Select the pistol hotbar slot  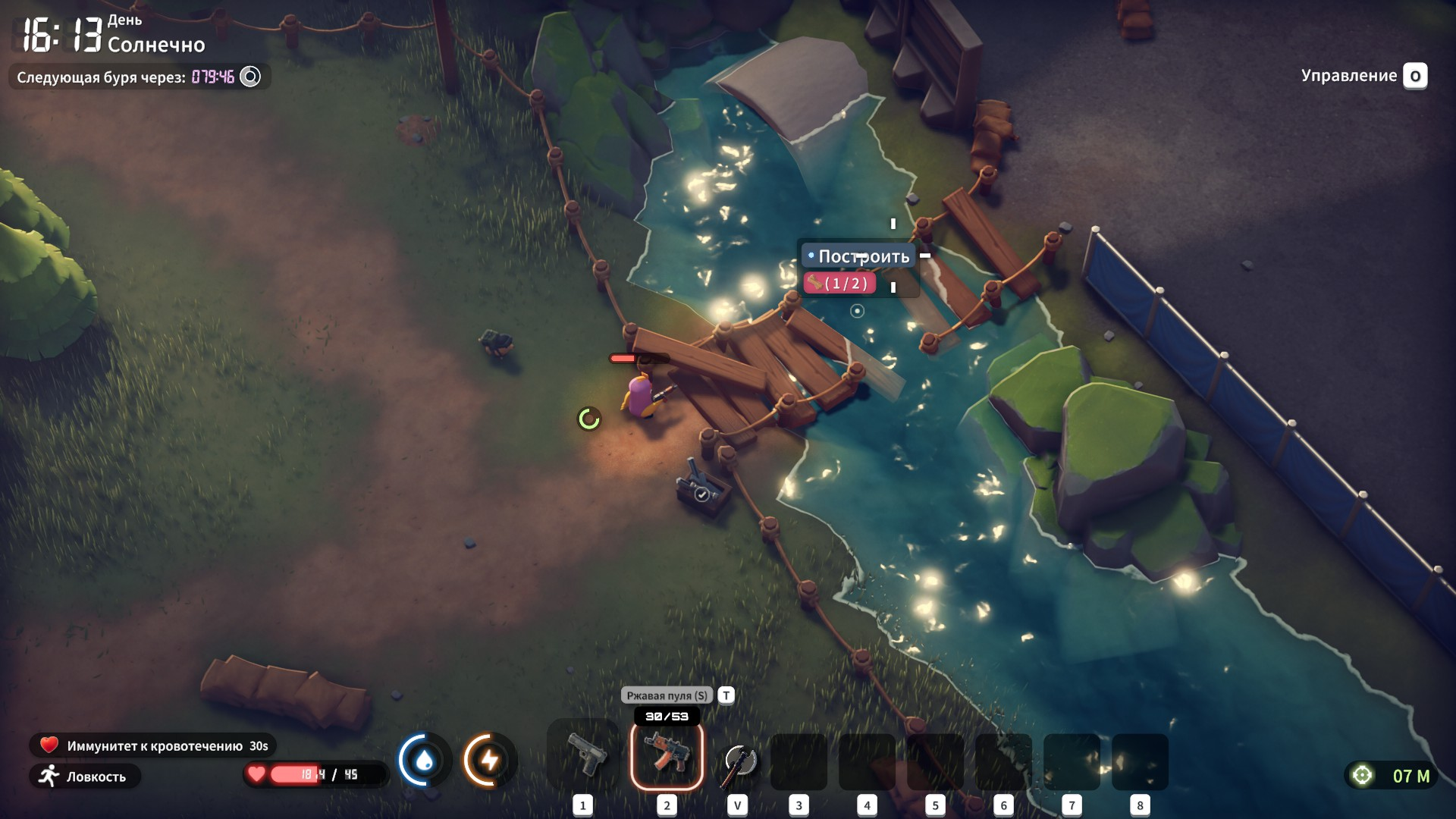tap(583, 756)
